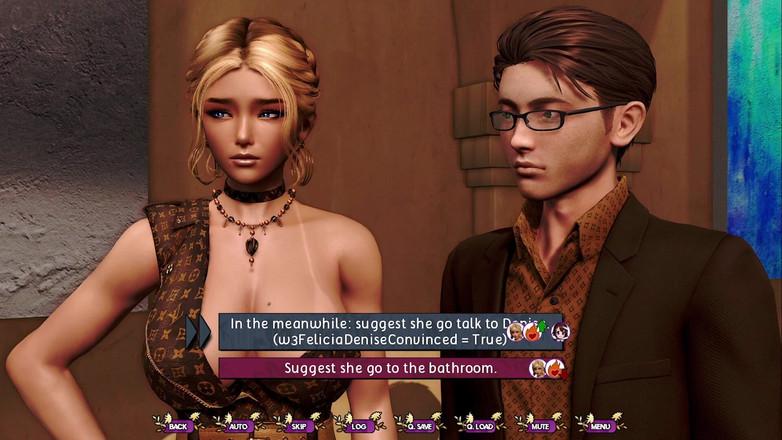This screenshot has height=440, width=782.
Task: Open the game Menu
Action: pyautogui.click(x=600, y=425)
